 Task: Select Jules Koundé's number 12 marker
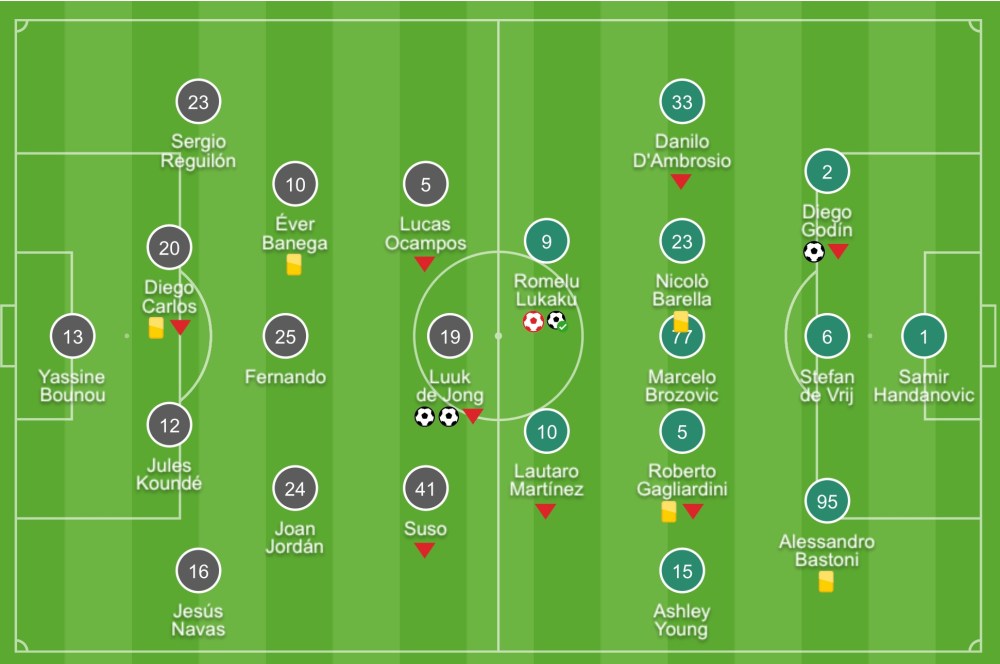click(x=170, y=426)
